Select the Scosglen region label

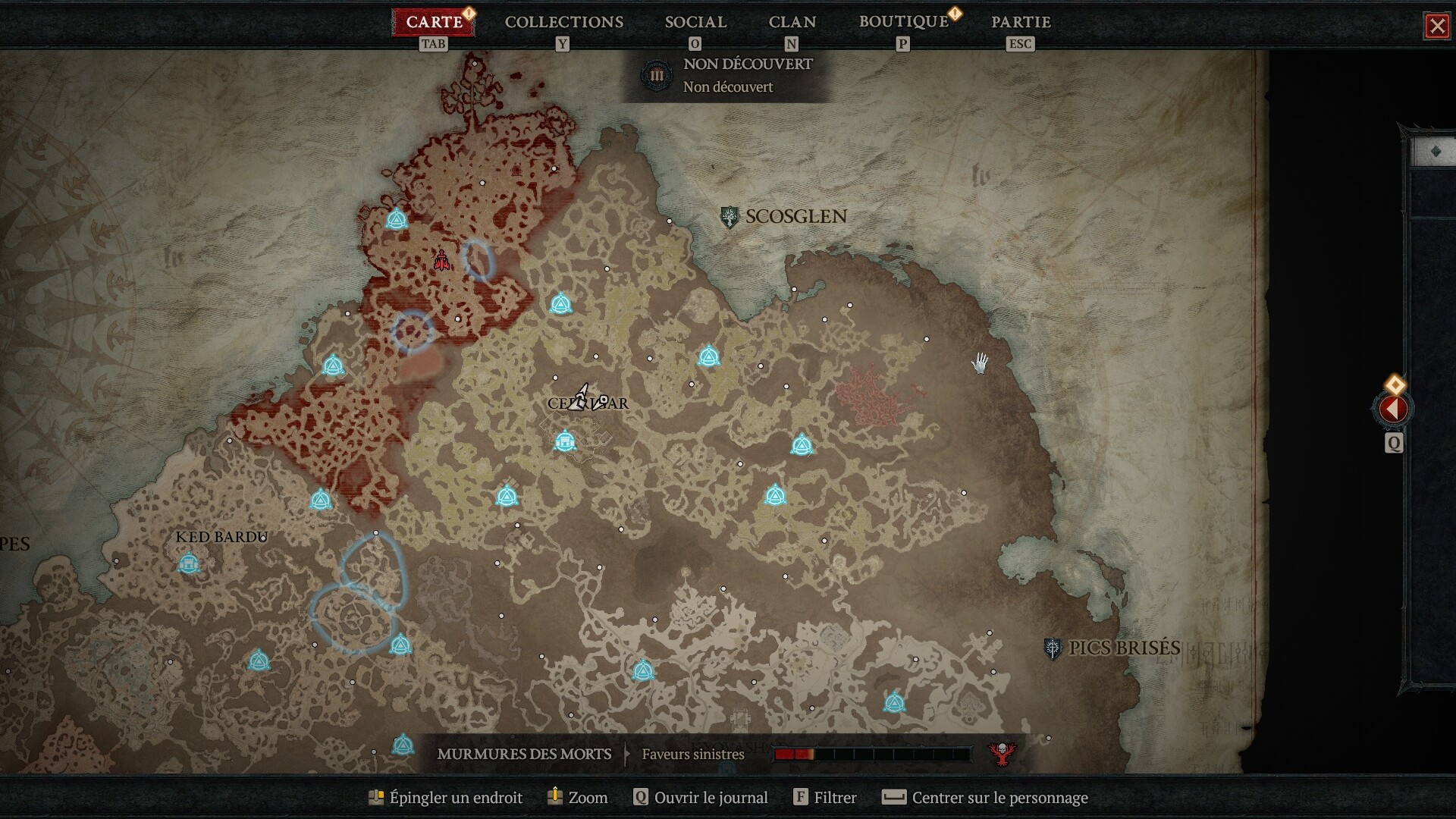click(795, 217)
